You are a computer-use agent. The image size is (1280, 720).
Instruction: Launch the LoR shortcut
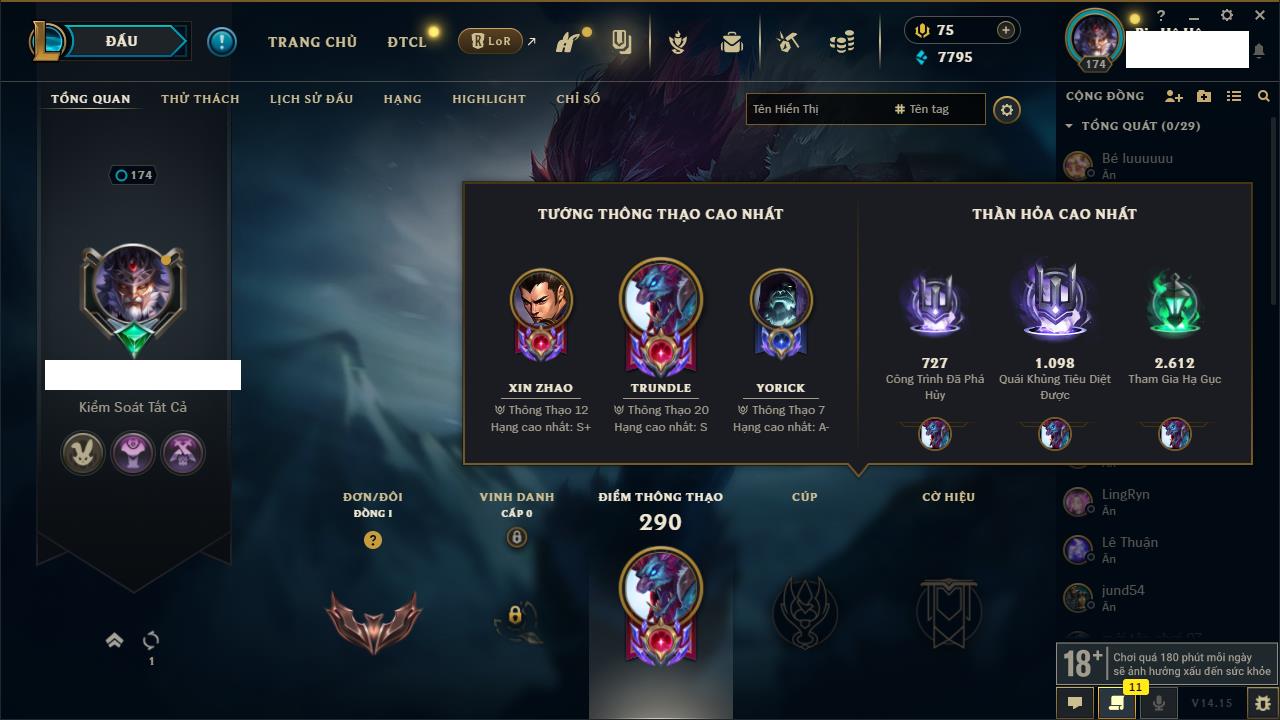492,42
